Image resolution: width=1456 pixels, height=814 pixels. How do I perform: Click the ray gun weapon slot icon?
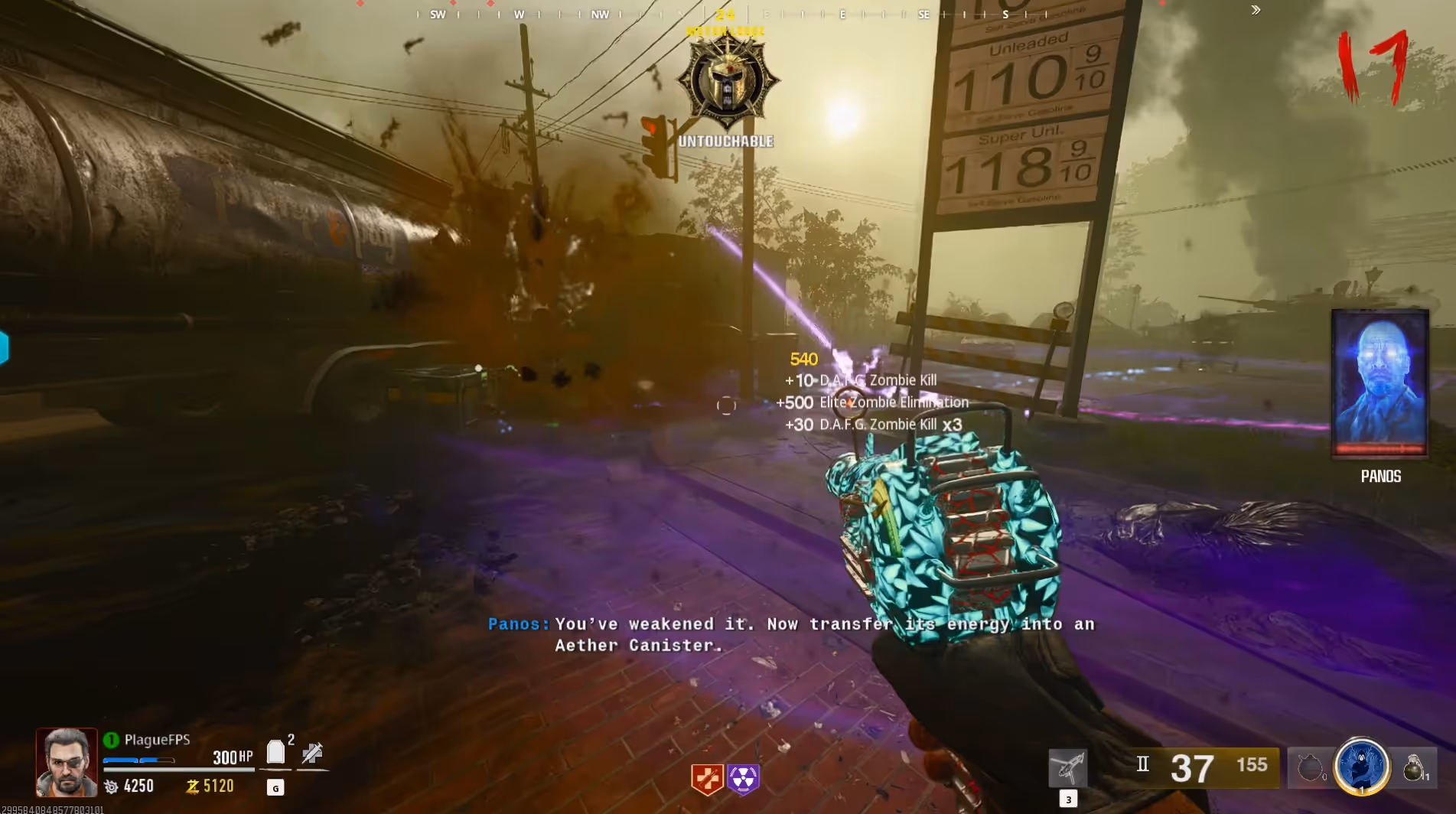1067,767
